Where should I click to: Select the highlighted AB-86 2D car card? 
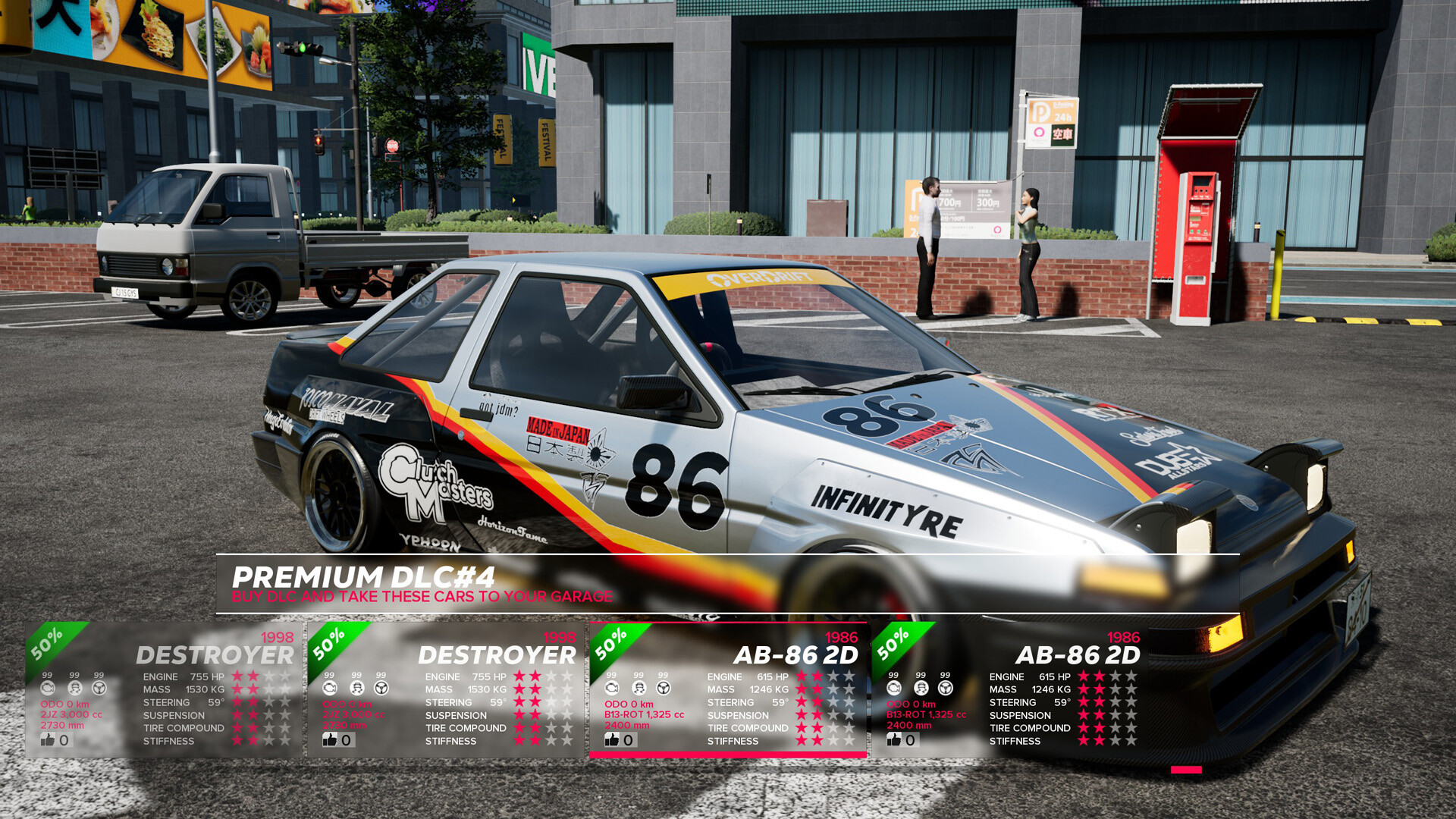(728, 689)
